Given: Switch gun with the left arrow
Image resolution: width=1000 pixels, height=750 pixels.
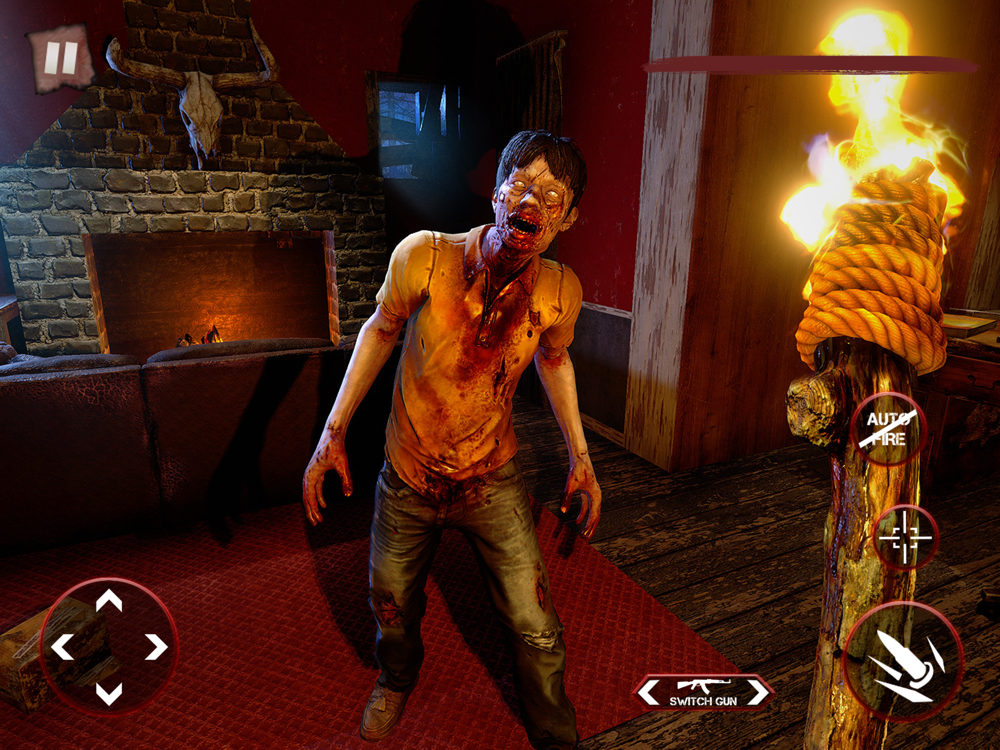Looking at the screenshot, I should pyautogui.click(x=646, y=690).
